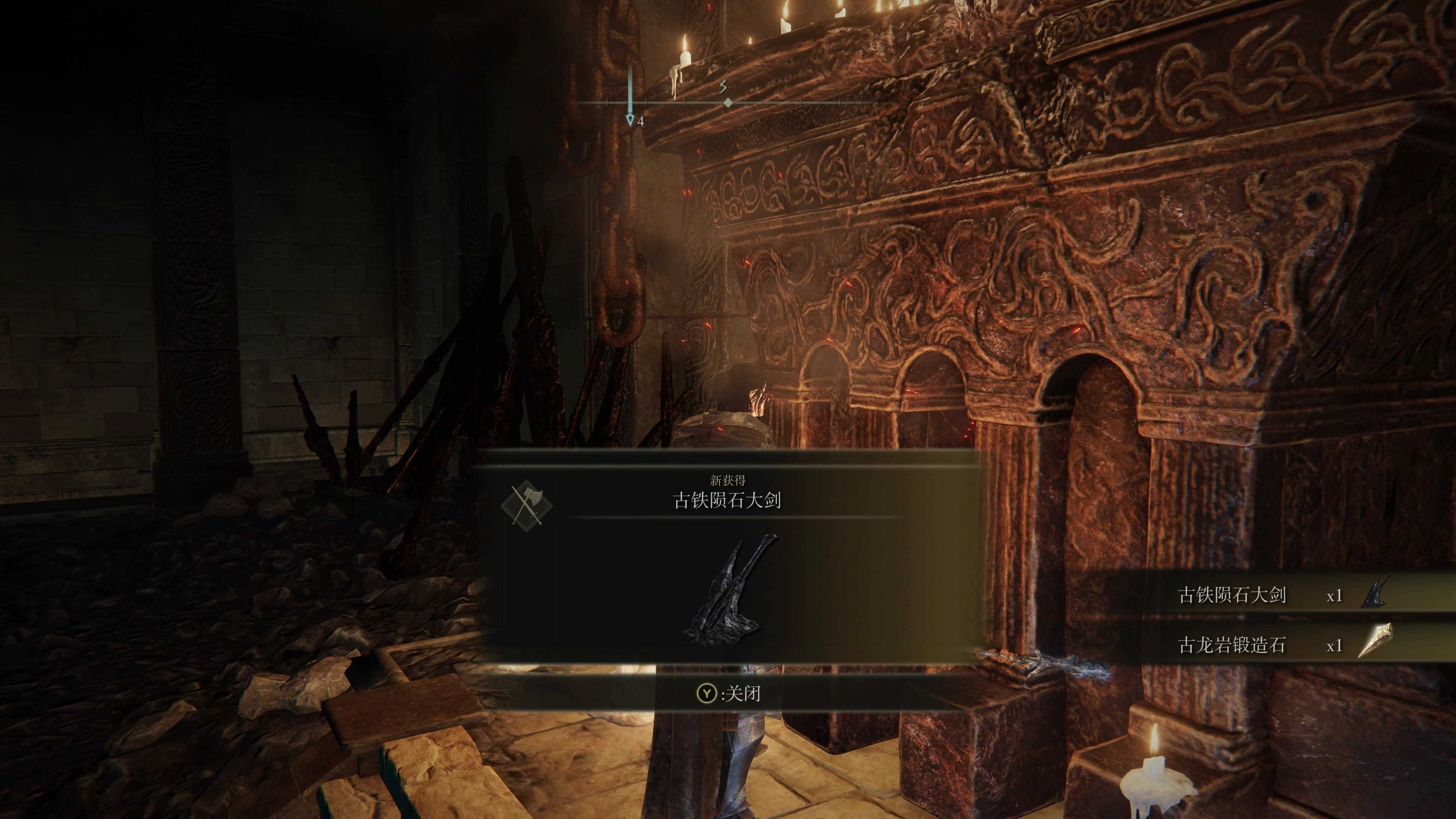This screenshot has width=1456, height=819.
Task: Click the compass marker numbered 4
Action: pos(630,120)
